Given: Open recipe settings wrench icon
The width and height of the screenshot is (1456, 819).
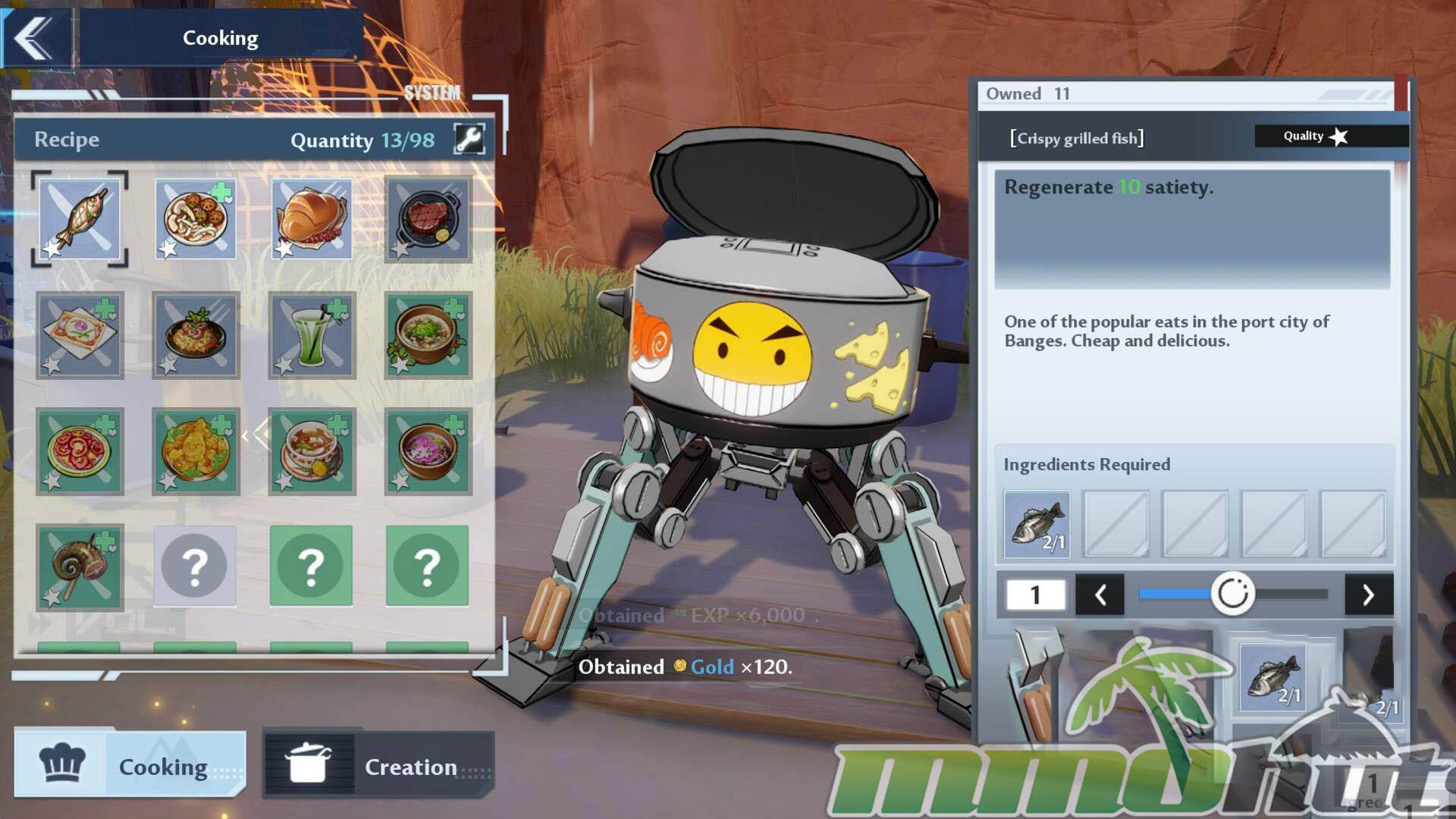Looking at the screenshot, I should pos(469,140).
